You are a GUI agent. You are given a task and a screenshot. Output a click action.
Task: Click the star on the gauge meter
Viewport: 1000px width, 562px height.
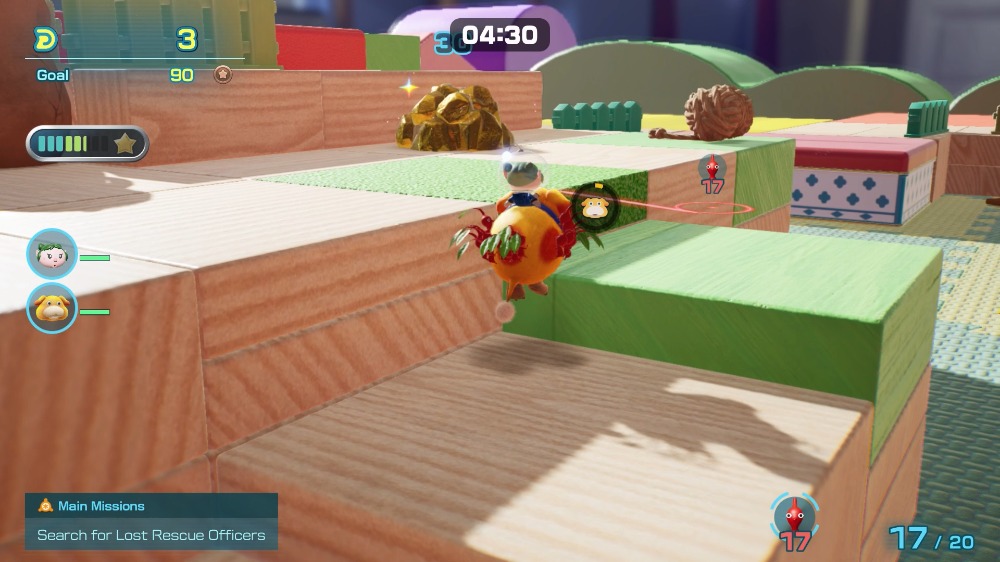coord(125,144)
